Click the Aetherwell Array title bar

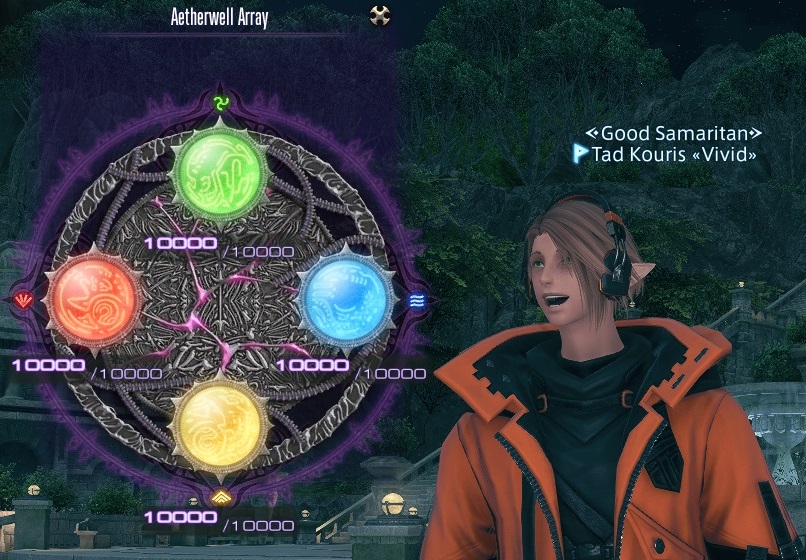(220, 17)
